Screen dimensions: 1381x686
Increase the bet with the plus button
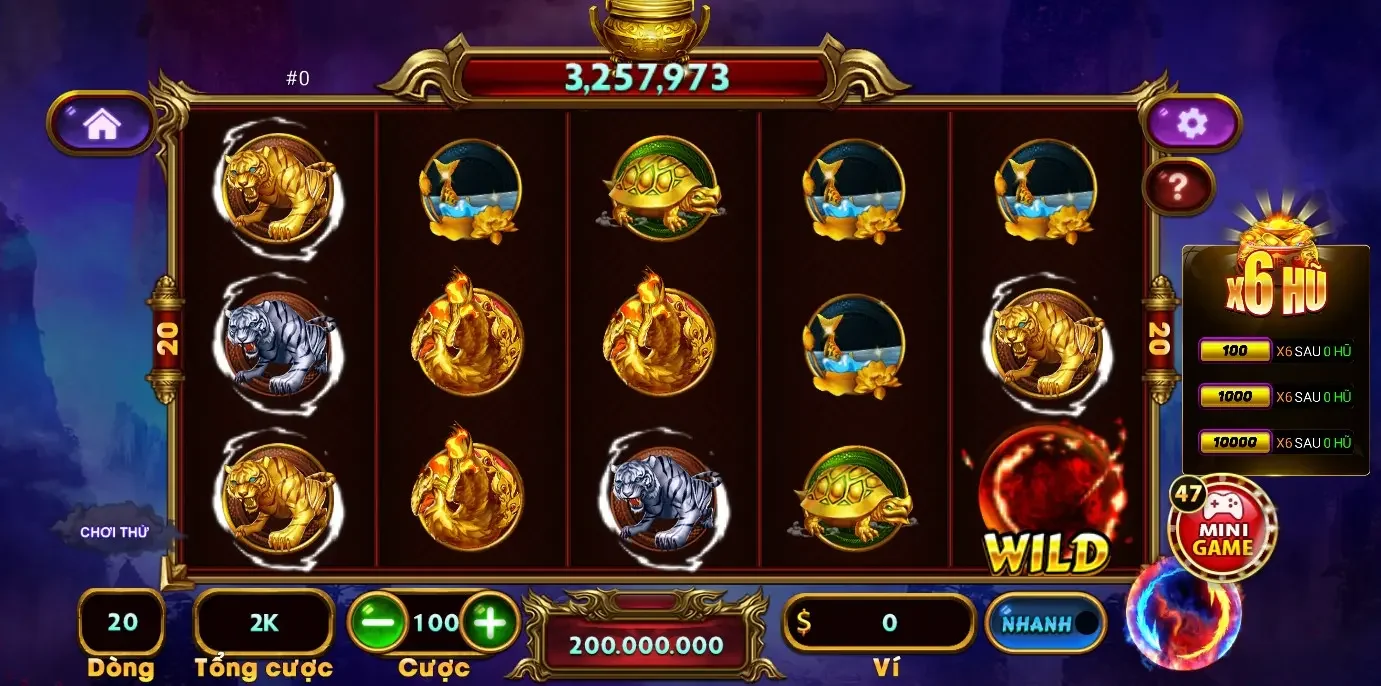[x=489, y=622]
